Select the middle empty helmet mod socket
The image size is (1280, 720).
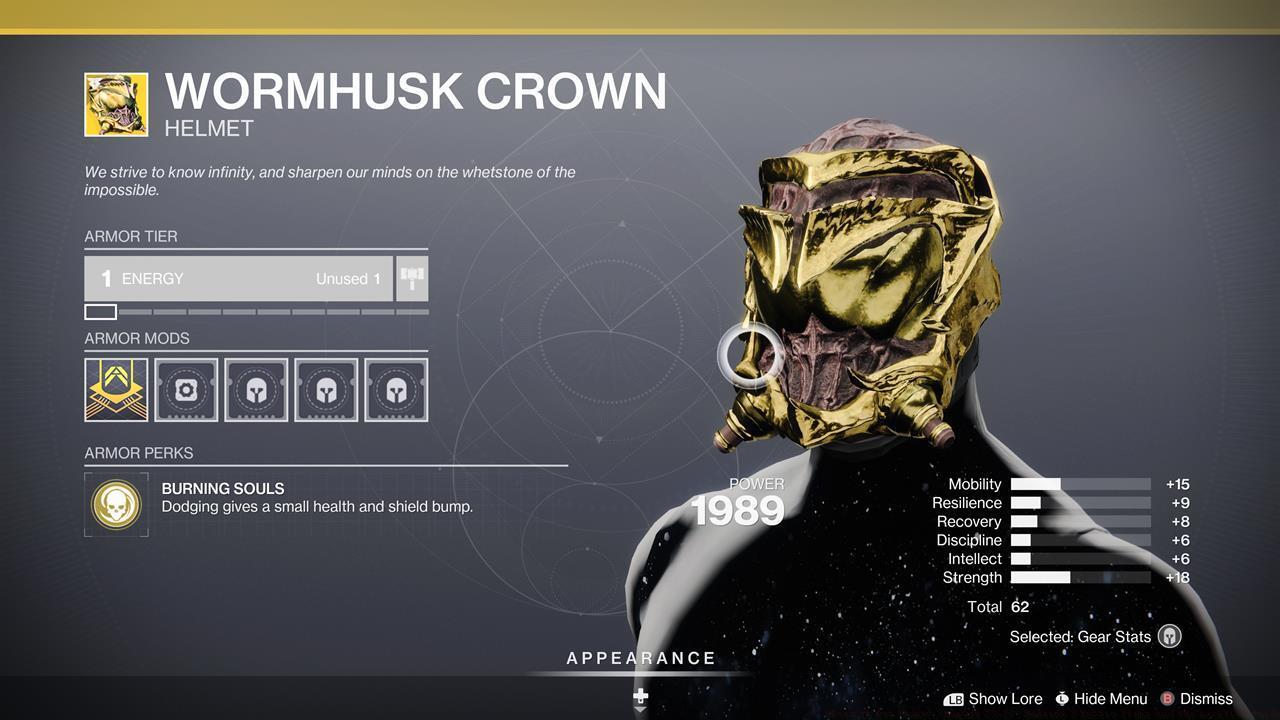tap(326, 388)
